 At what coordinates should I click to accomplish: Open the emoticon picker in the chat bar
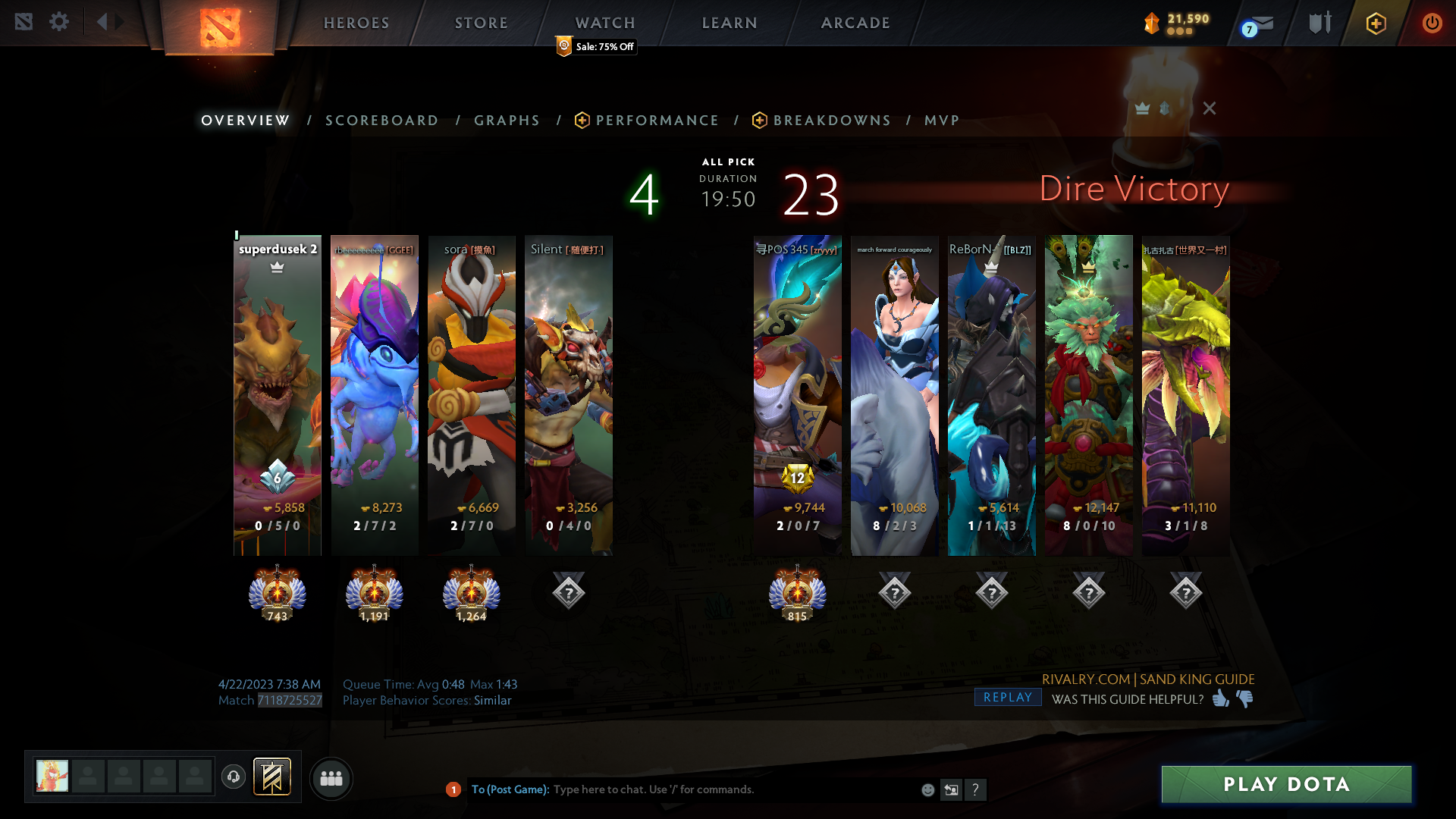927,789
